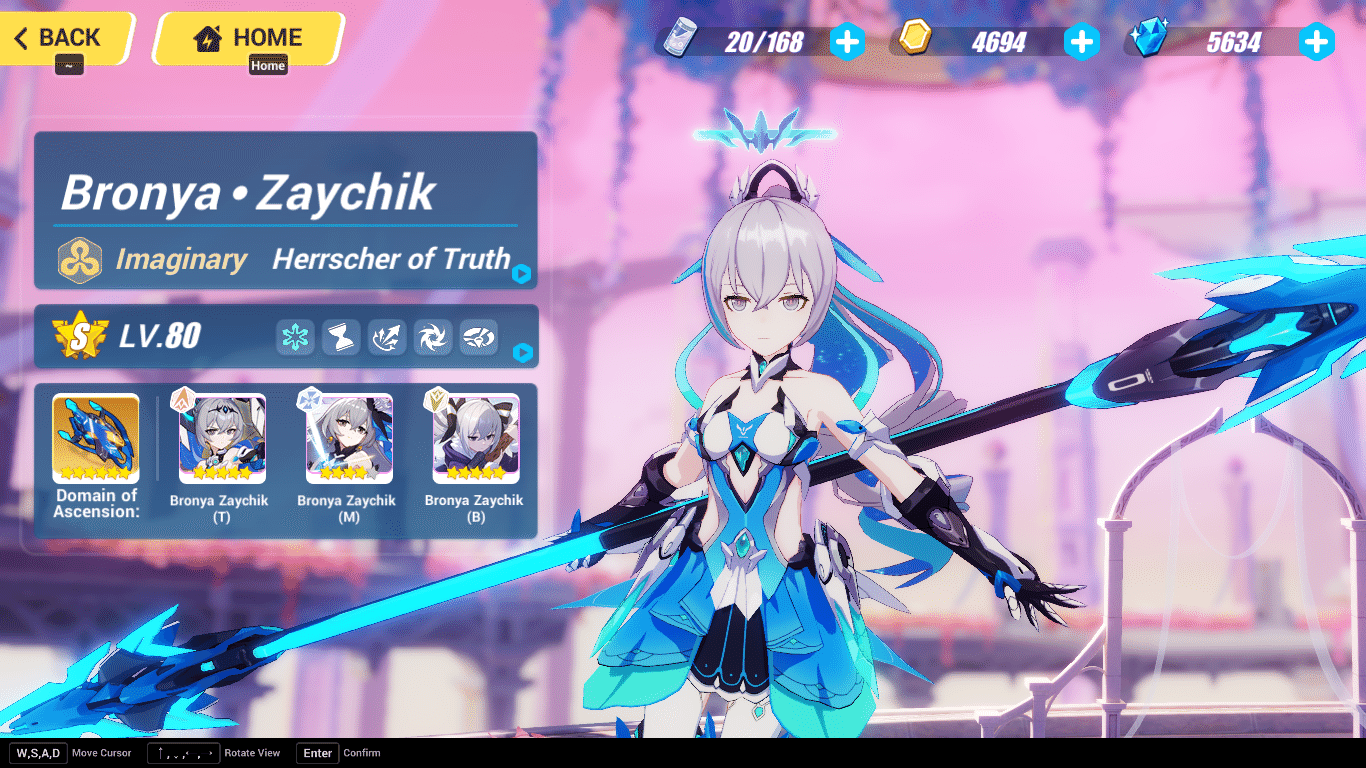1366x768 pixels.
Task: Expand Herrscher of Truth details with blue arrow
Action: (x=522, y=275)
